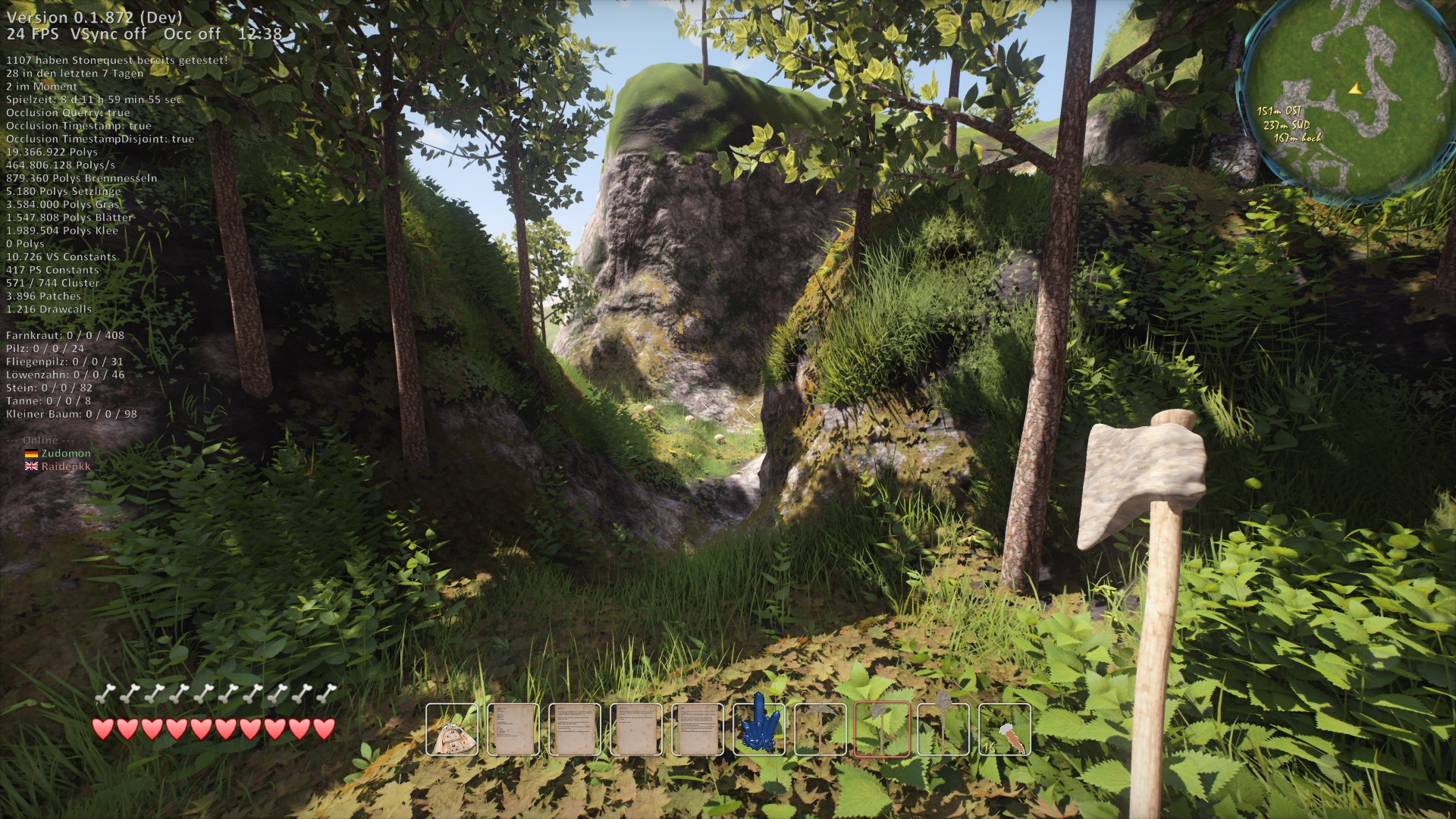Choose the stone hammer hotbar slot

943,730
